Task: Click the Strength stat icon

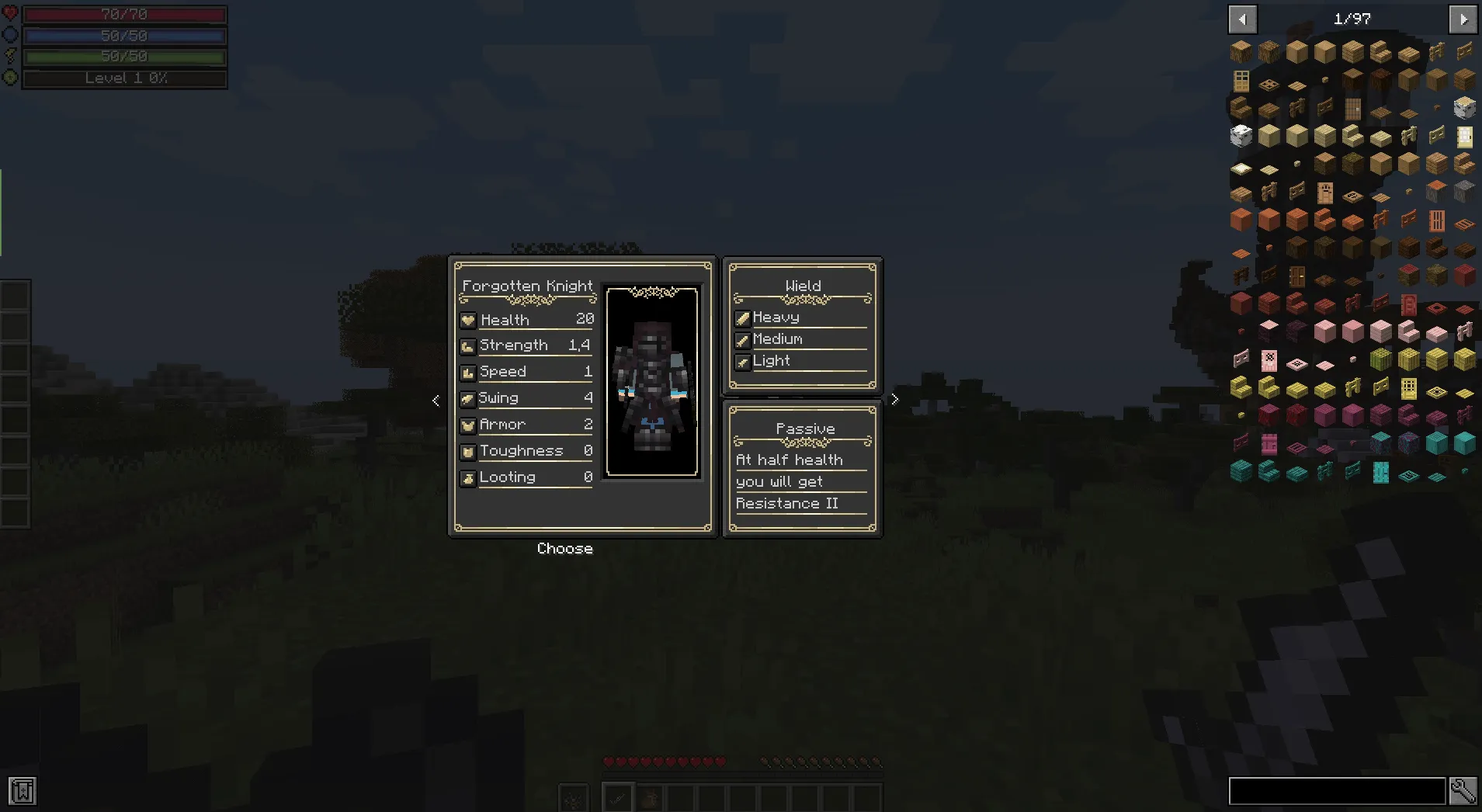Action: point(468,345)
